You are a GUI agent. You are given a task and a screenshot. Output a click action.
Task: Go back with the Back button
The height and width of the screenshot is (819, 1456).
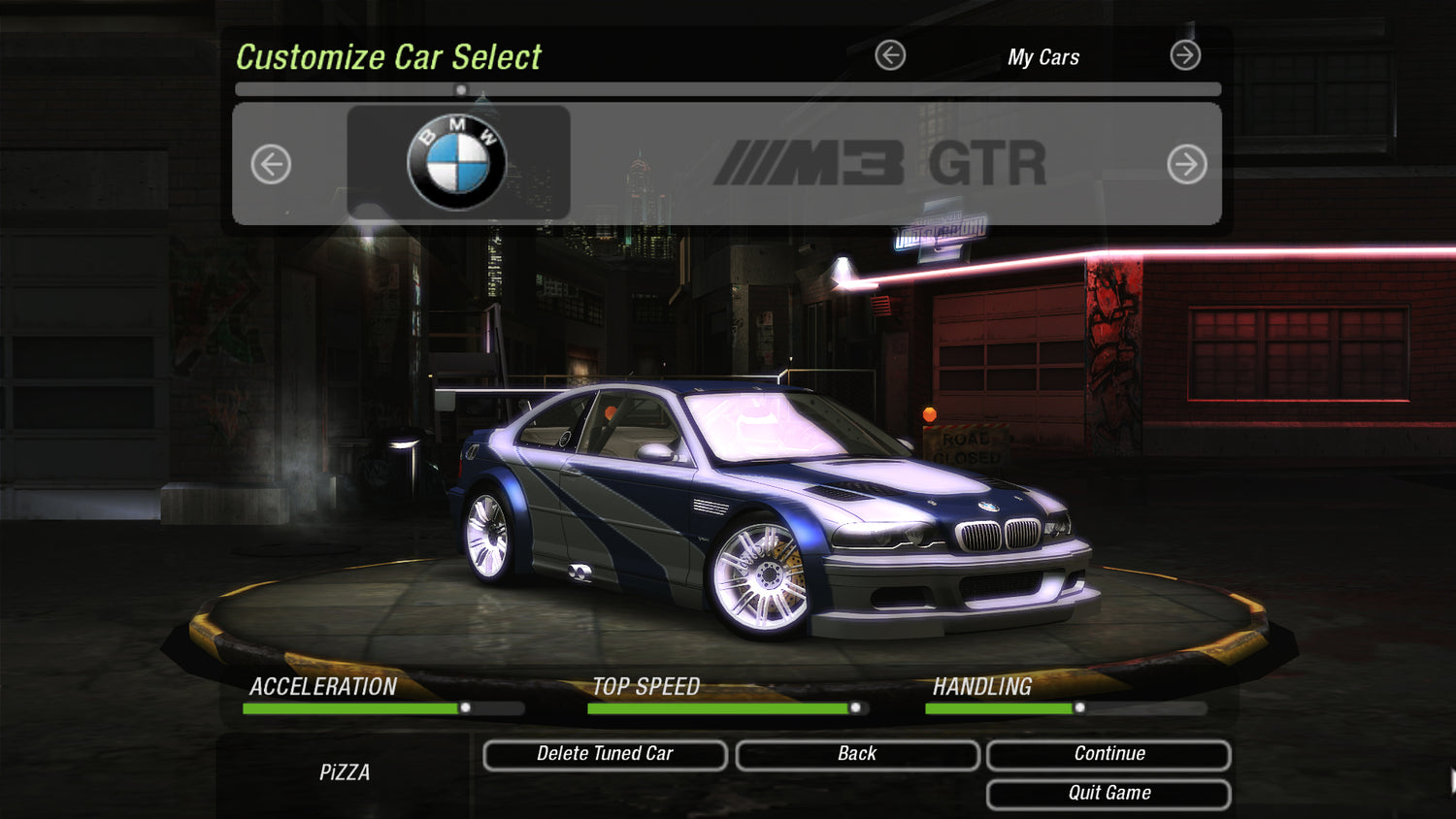(x=857, y=755)
